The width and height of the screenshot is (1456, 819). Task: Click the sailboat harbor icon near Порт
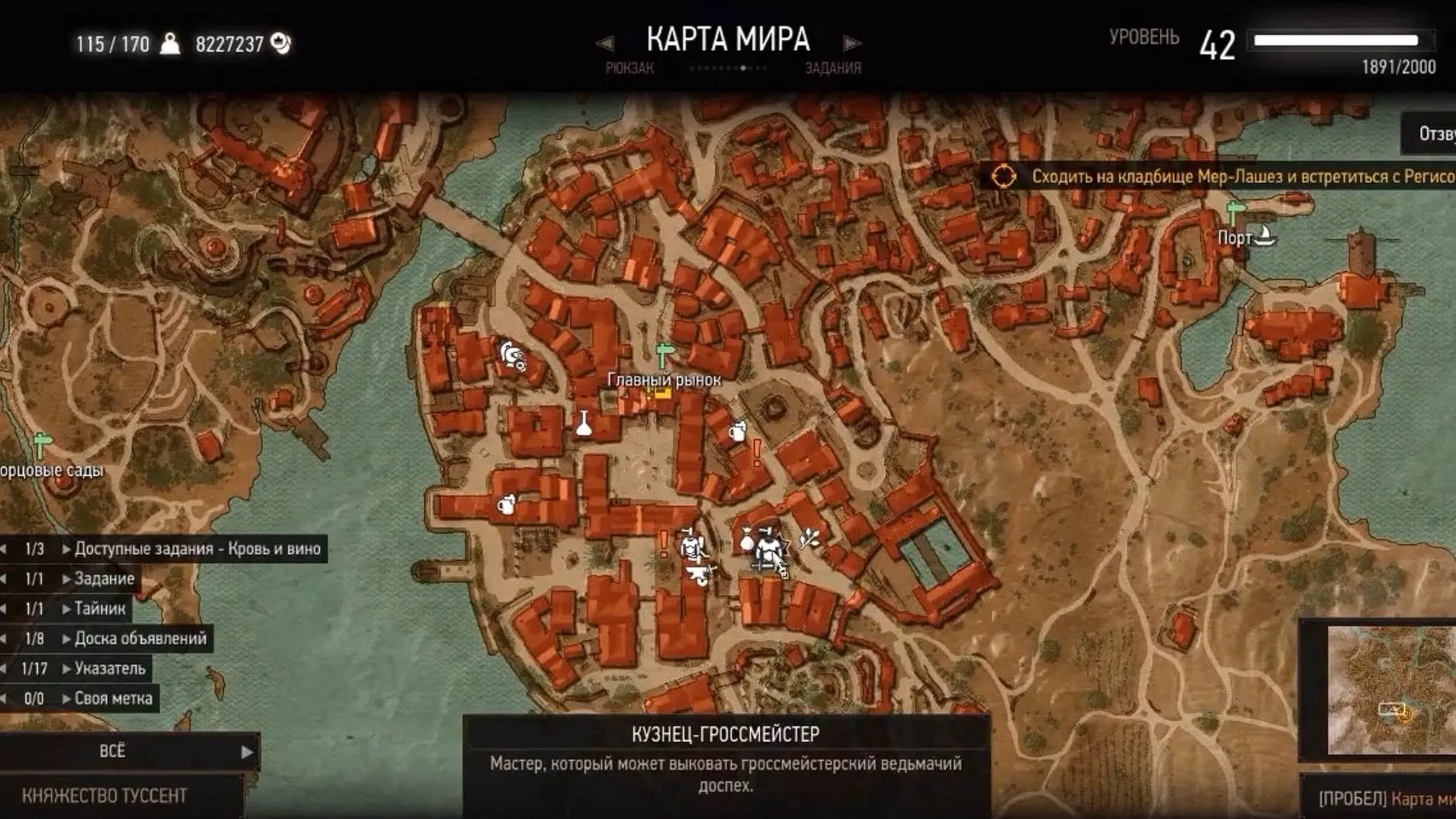coord(1263,235)
